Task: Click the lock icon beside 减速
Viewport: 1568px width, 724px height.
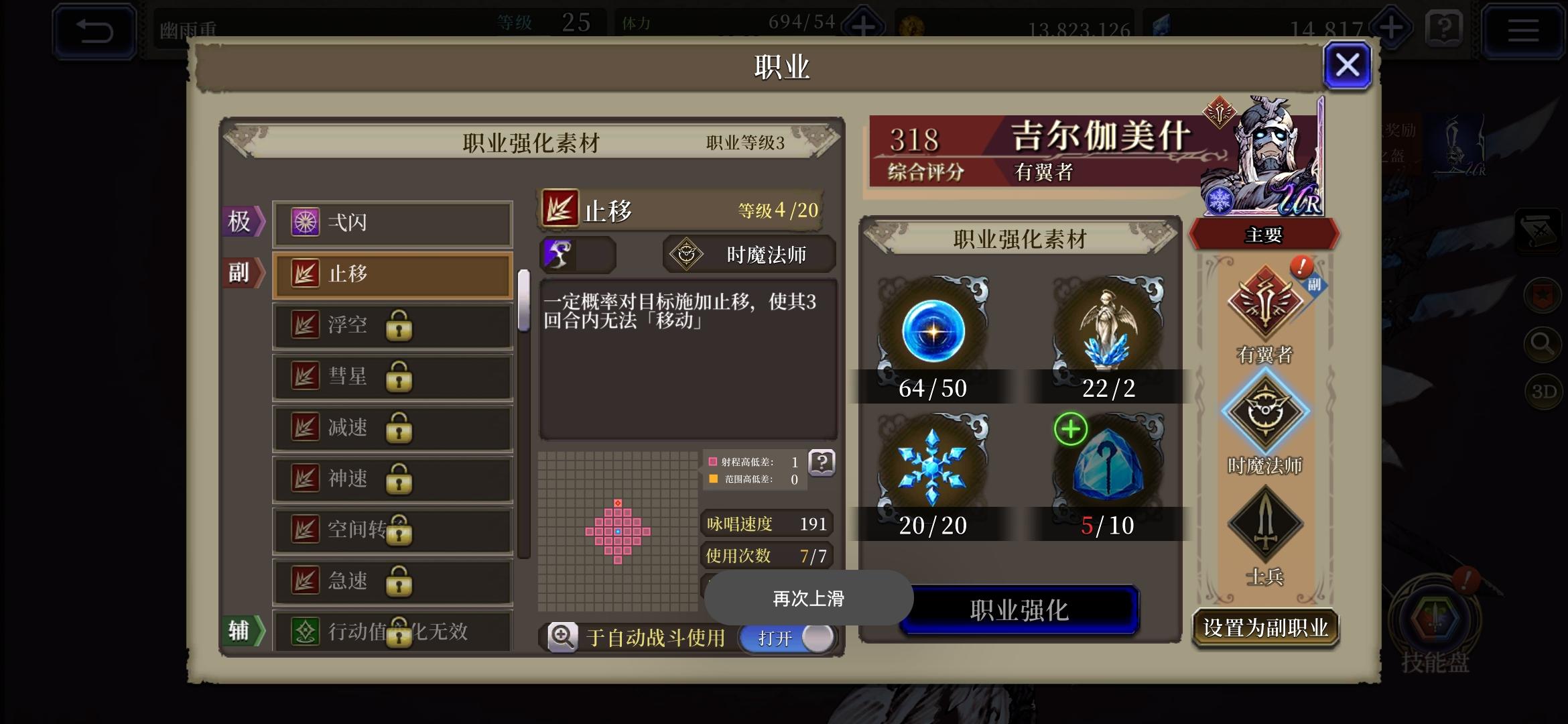Action: click(400, 428)
